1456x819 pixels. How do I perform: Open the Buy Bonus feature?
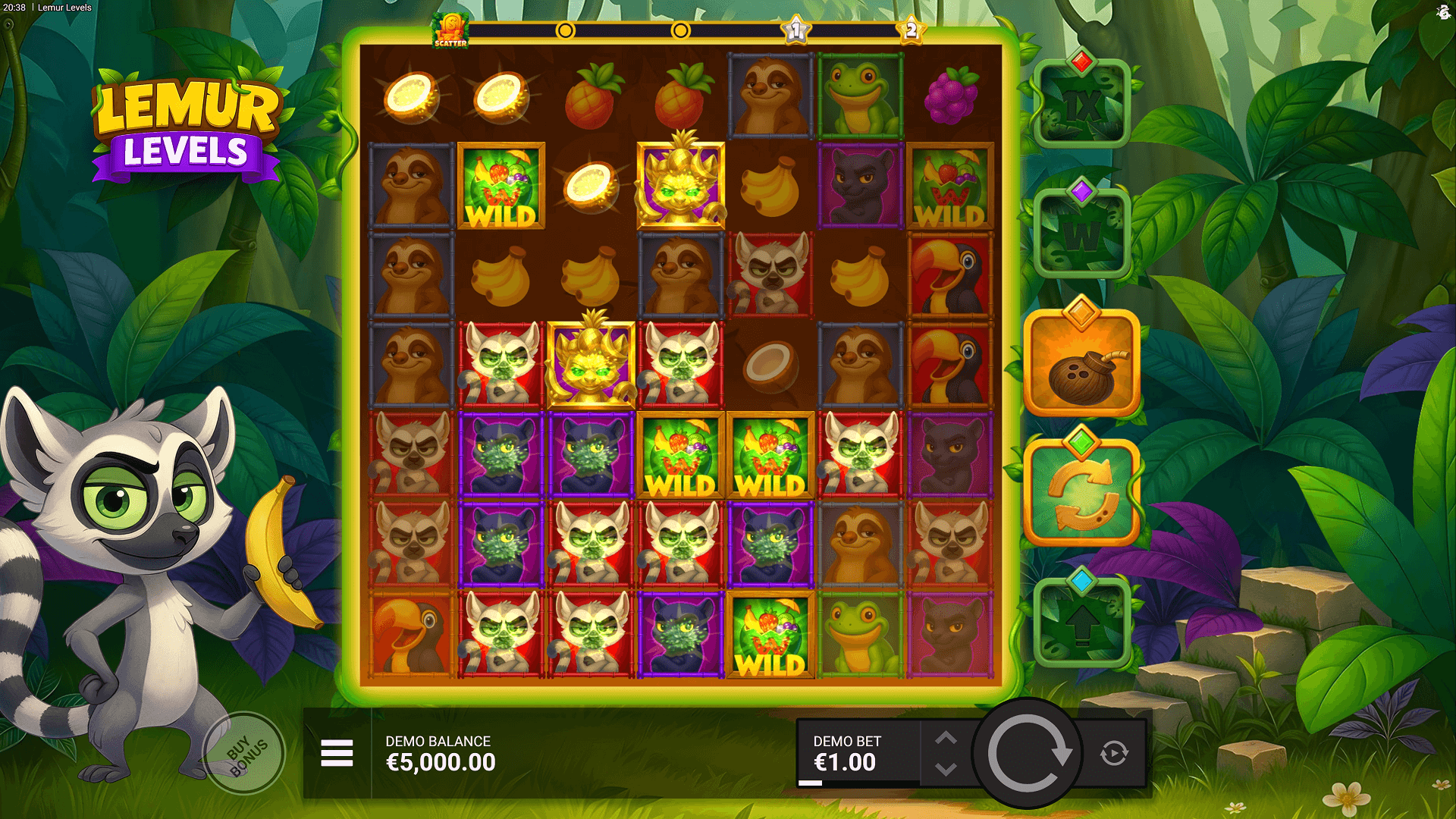(x=245, y=753)
